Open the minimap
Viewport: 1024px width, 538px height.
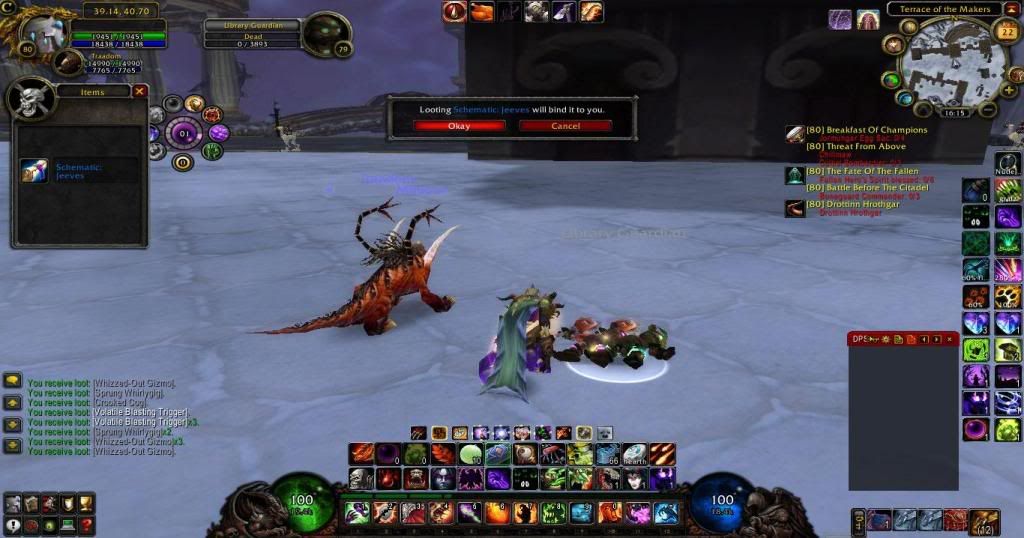click(943, 62)
